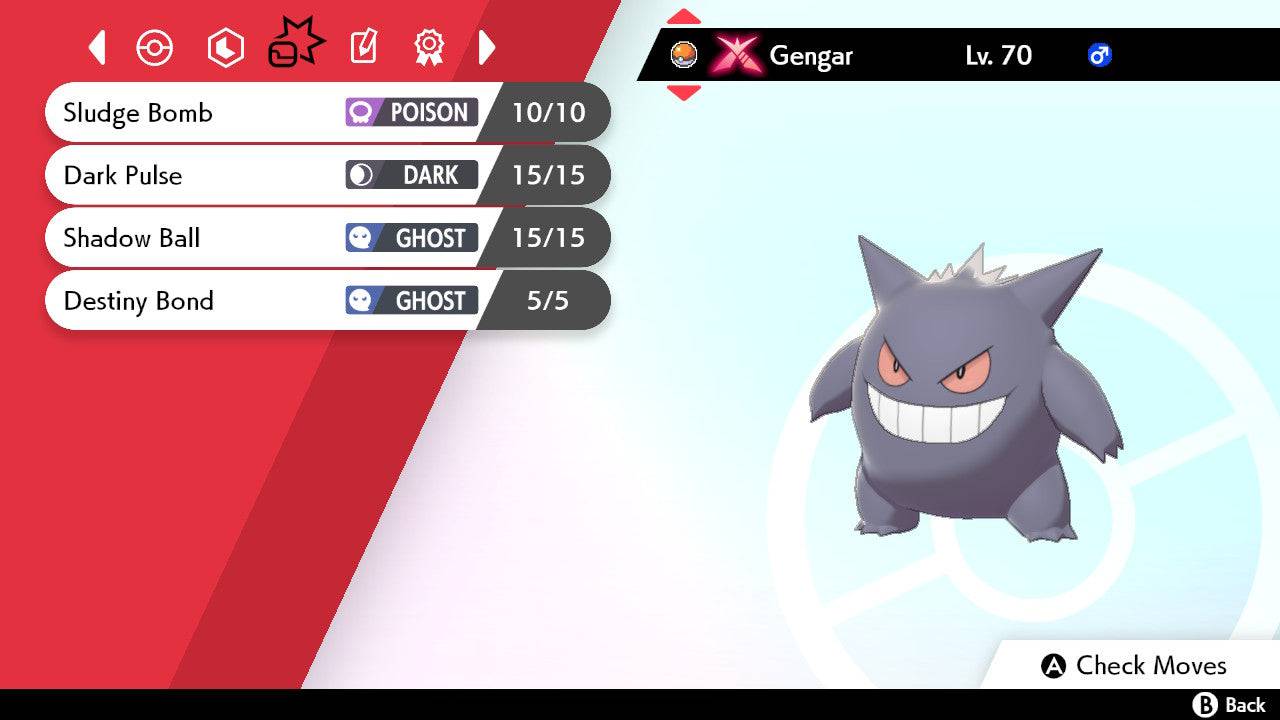
Task: Select the Poké Ball info tab icon
Action: tap(155, 47)
